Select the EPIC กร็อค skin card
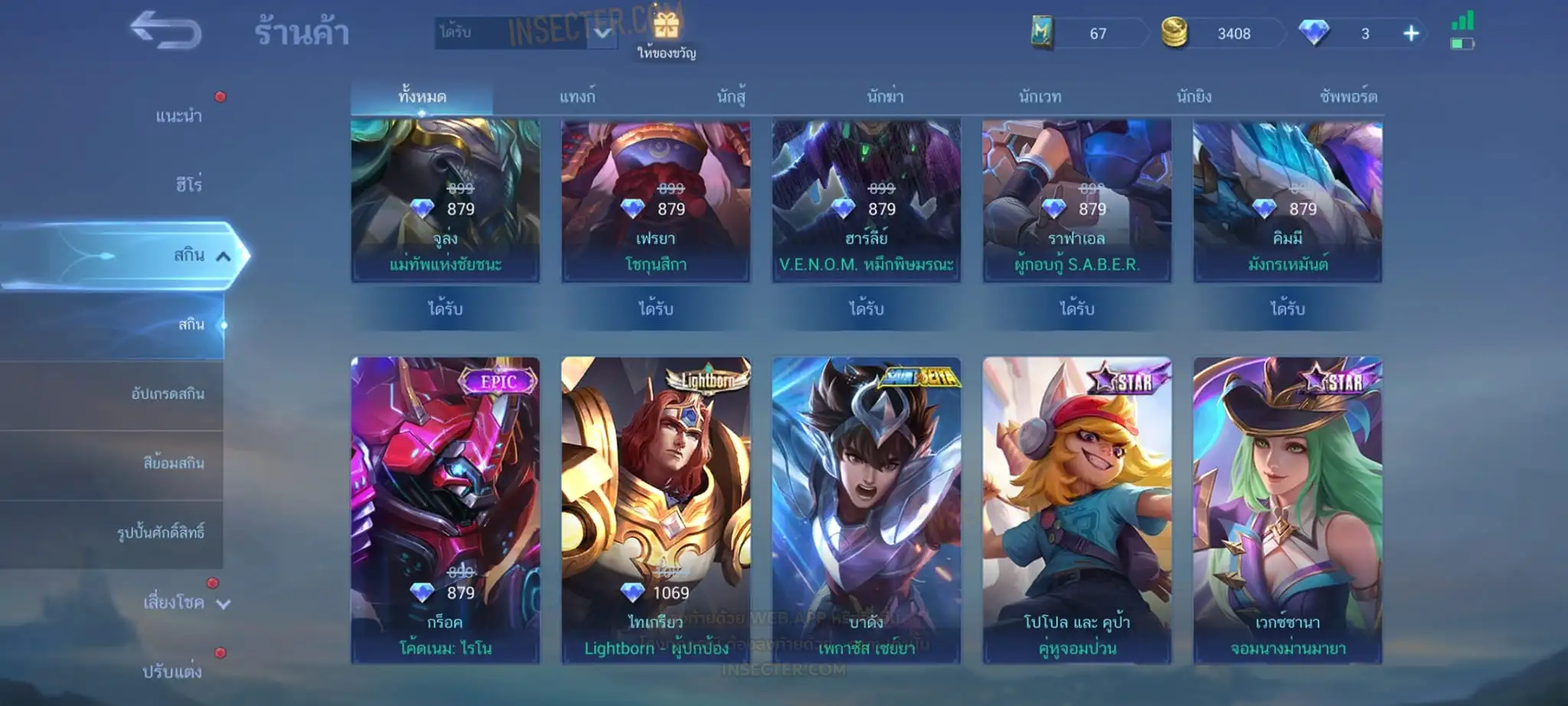This screenshot has width=1568, height=706. tap(445, 509)
